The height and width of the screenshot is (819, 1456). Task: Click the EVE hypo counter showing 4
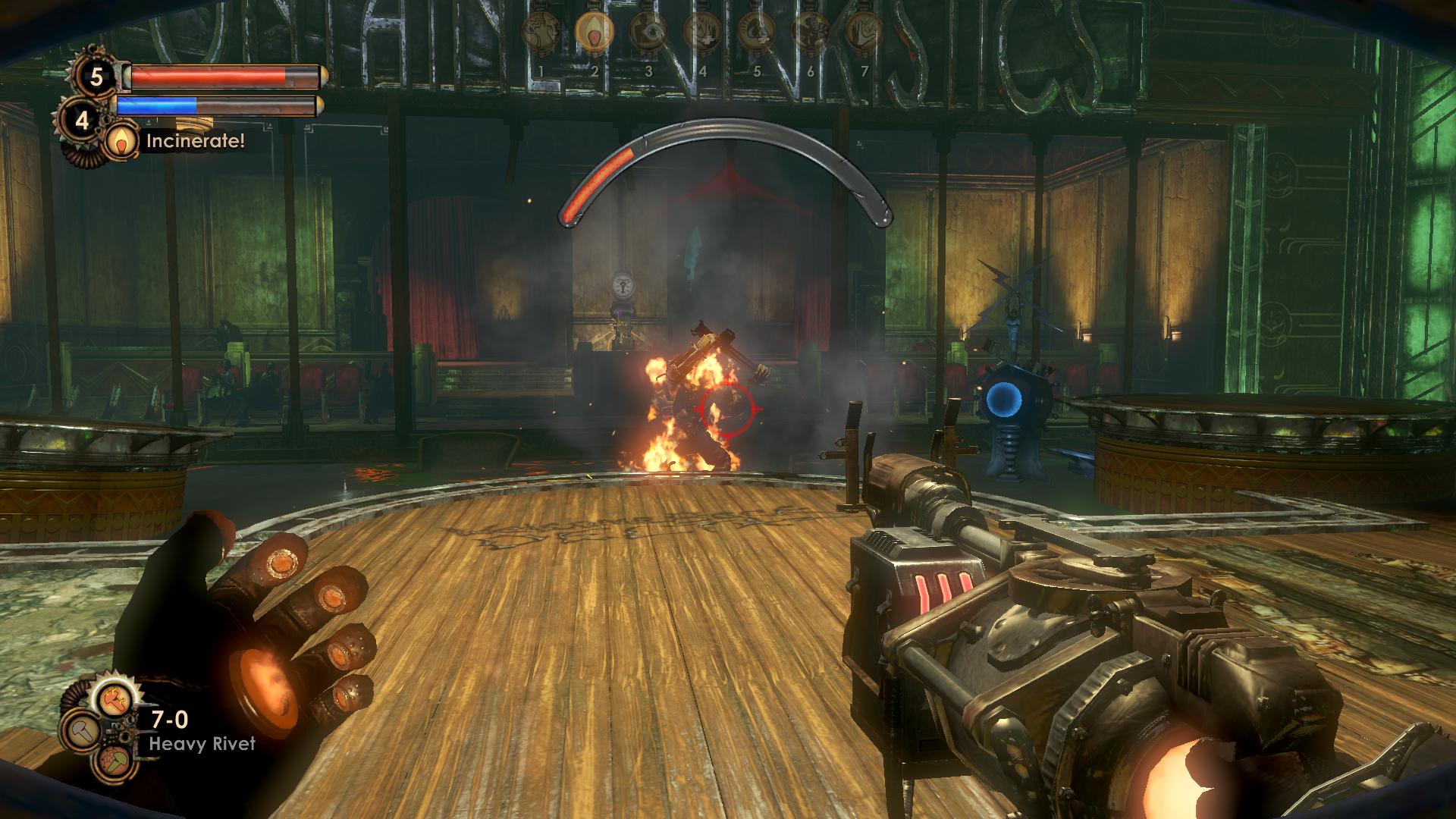82,118
